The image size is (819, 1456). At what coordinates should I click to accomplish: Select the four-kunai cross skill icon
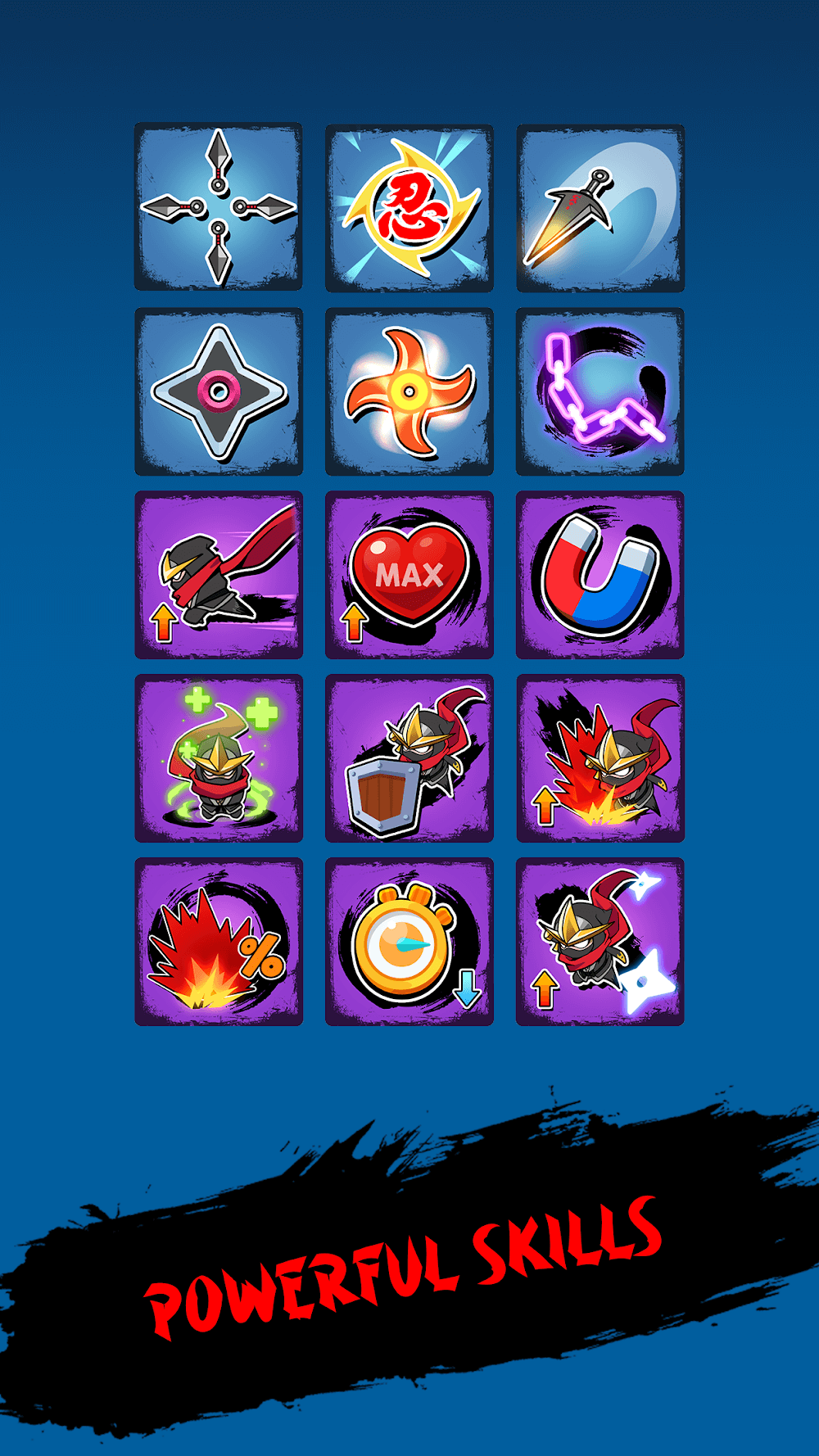click(219, 207)
